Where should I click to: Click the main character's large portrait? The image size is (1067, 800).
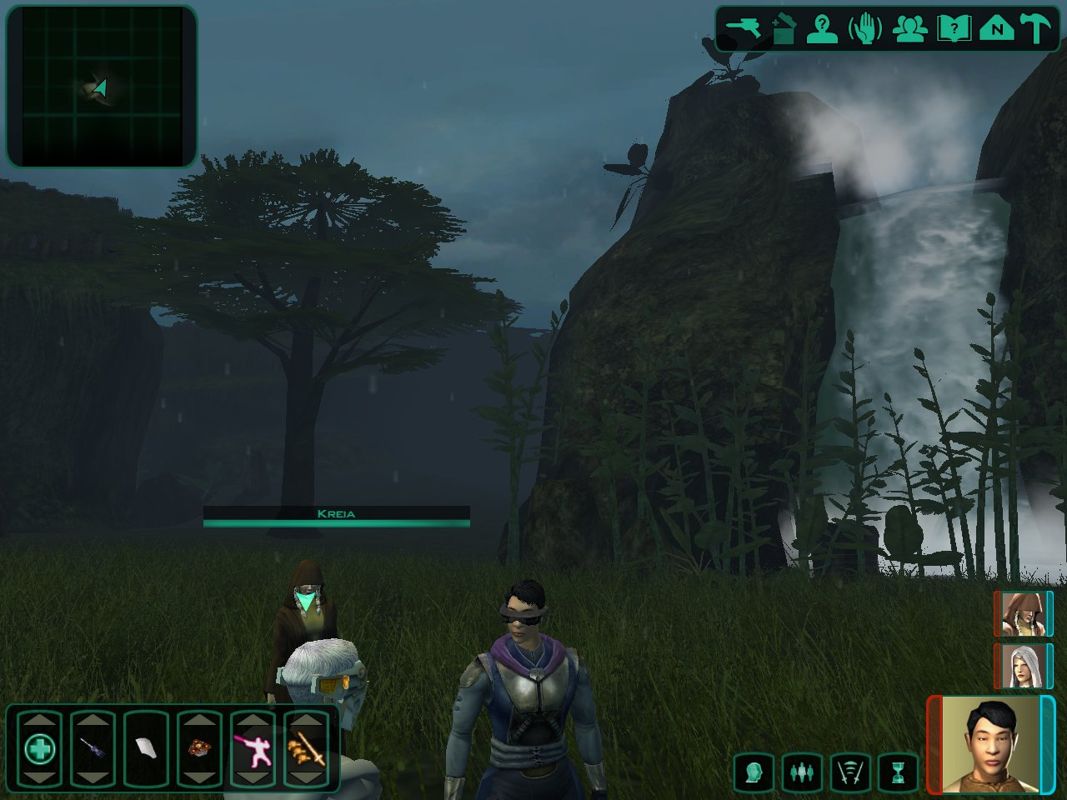(x=990, y=745)
